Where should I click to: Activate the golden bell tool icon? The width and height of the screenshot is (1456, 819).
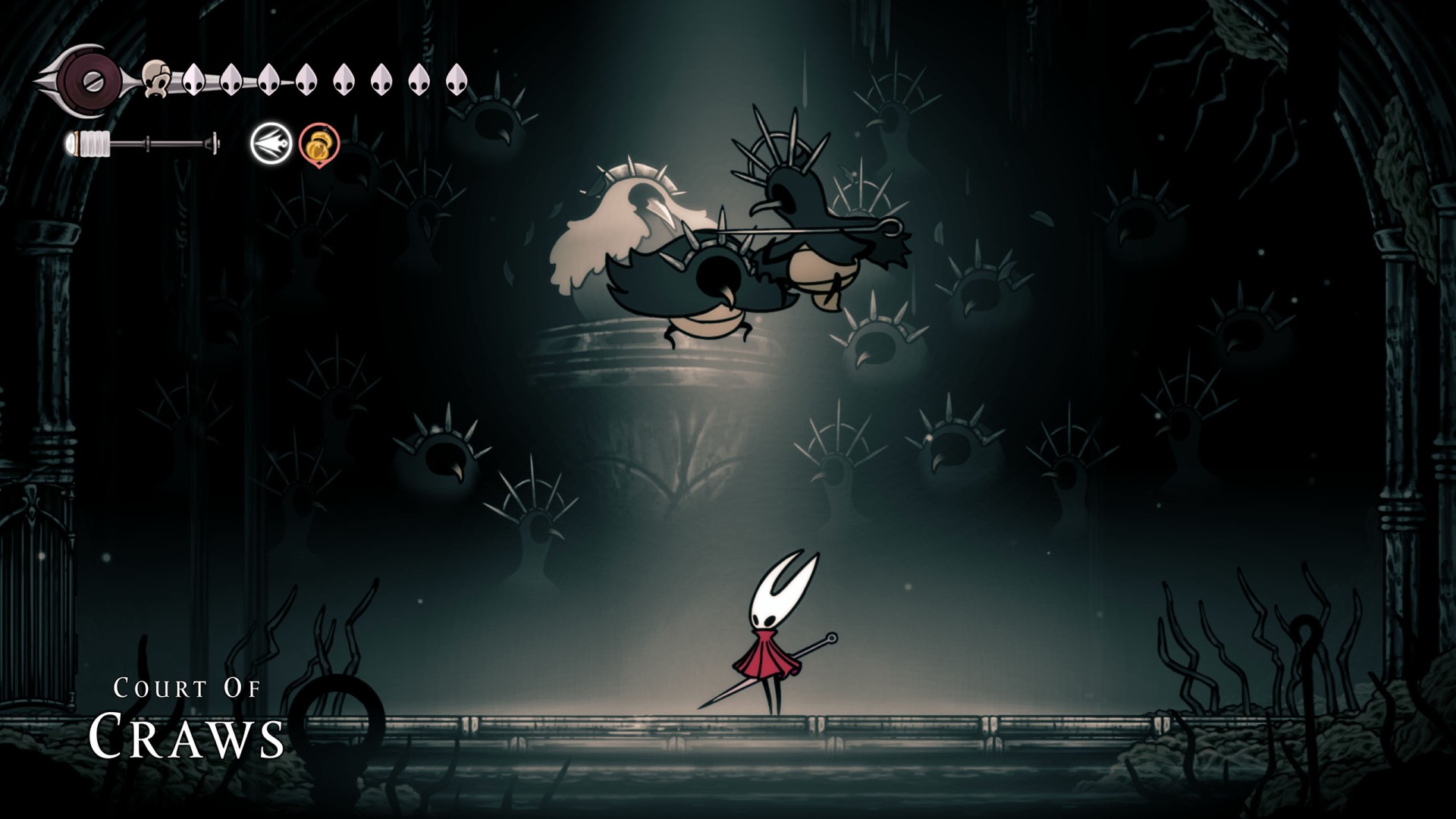click(x=319, y=144)
